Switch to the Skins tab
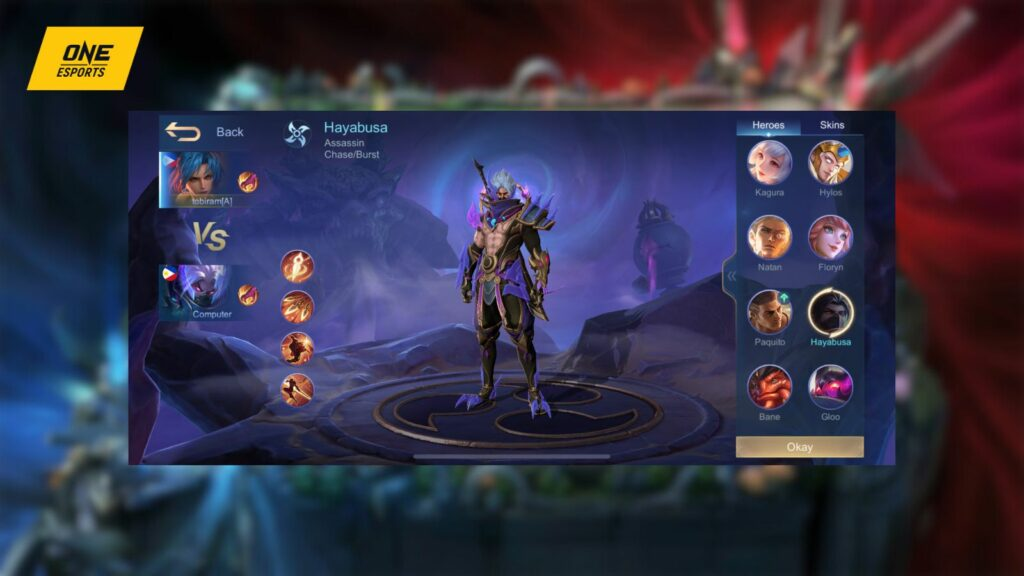The width and height of the screenshot is (1024, 576). pos(831,125)
